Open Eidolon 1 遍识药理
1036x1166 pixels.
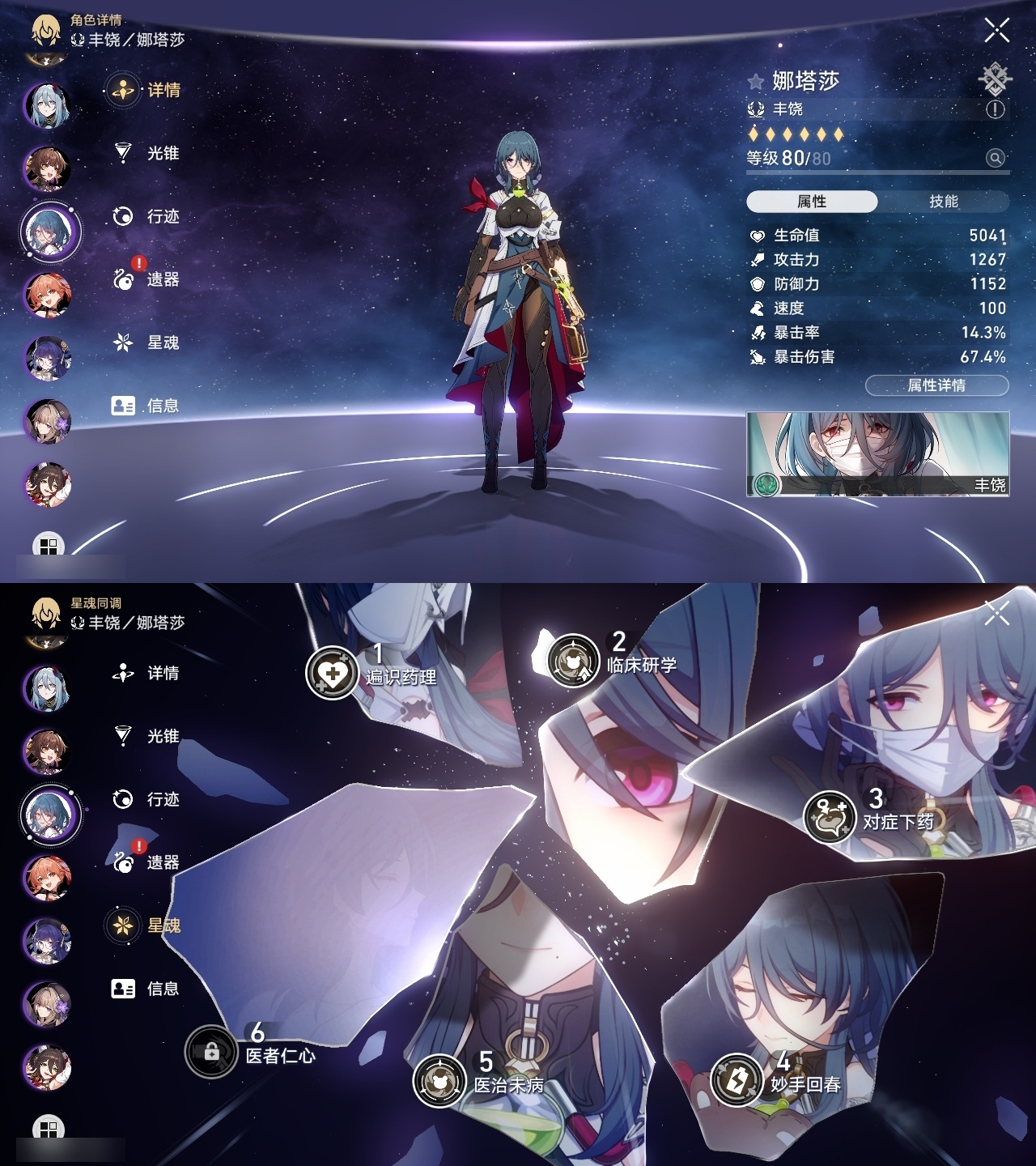(334, 670)
